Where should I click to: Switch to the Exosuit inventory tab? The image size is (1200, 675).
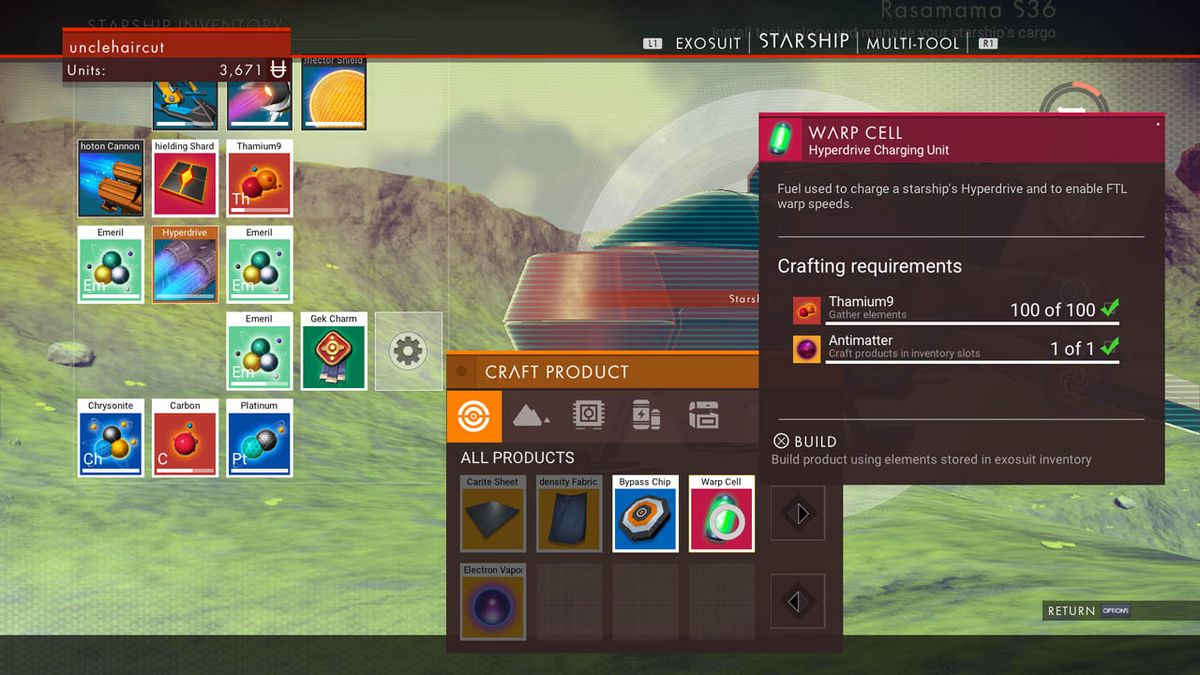tap(707, 43)
